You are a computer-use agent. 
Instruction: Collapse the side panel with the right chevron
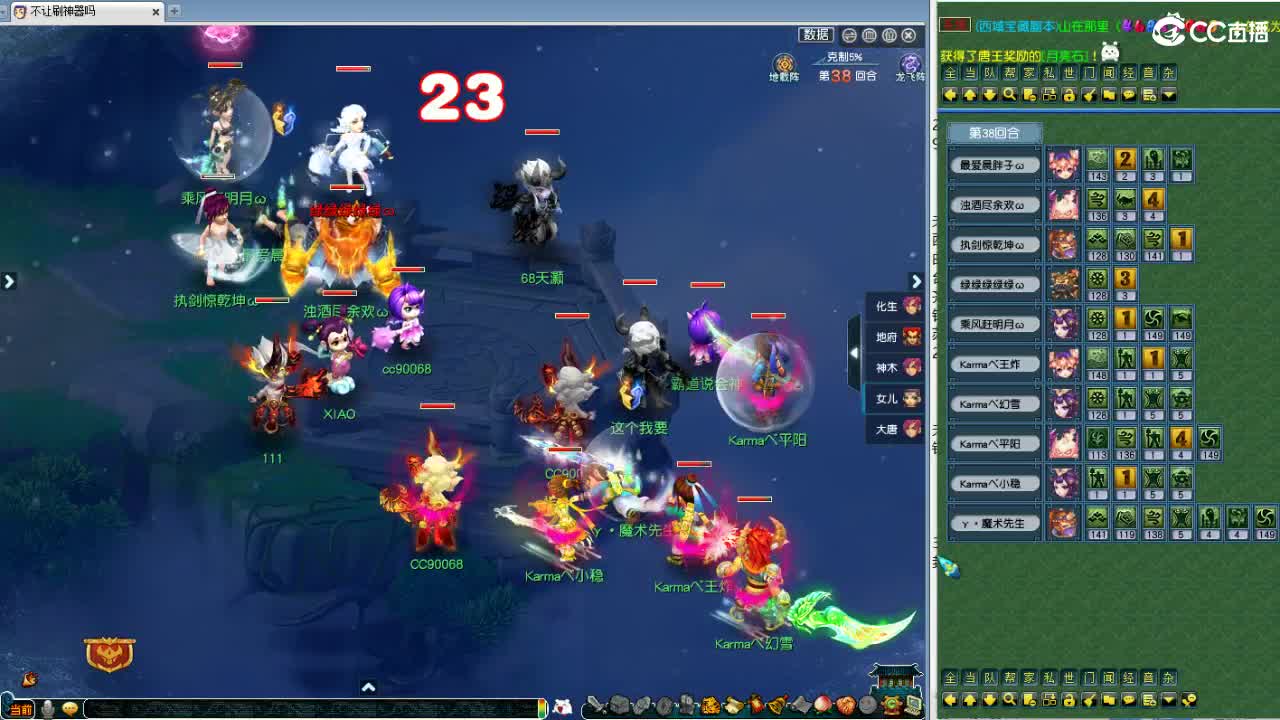[916, 281]
